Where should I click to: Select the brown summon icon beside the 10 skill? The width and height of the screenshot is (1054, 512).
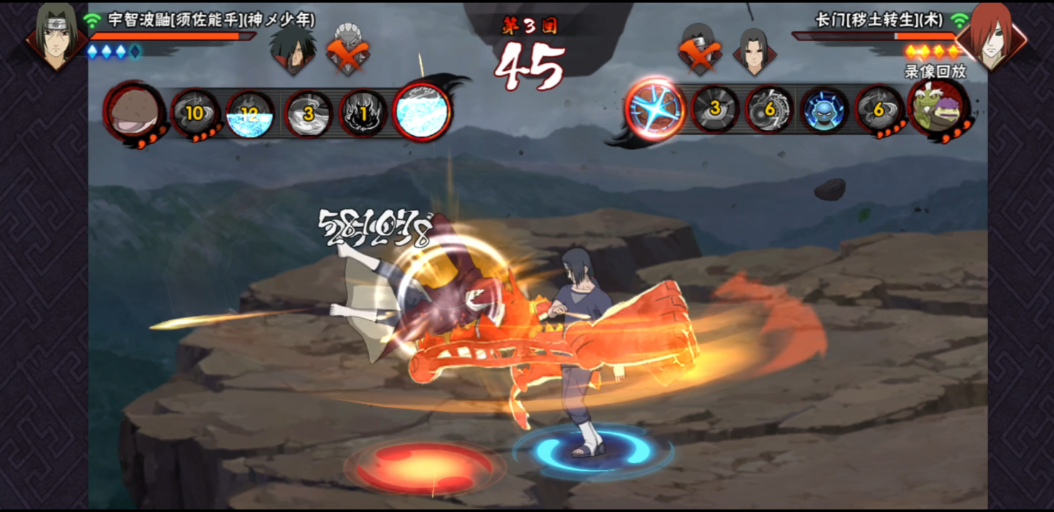point(134,110)
